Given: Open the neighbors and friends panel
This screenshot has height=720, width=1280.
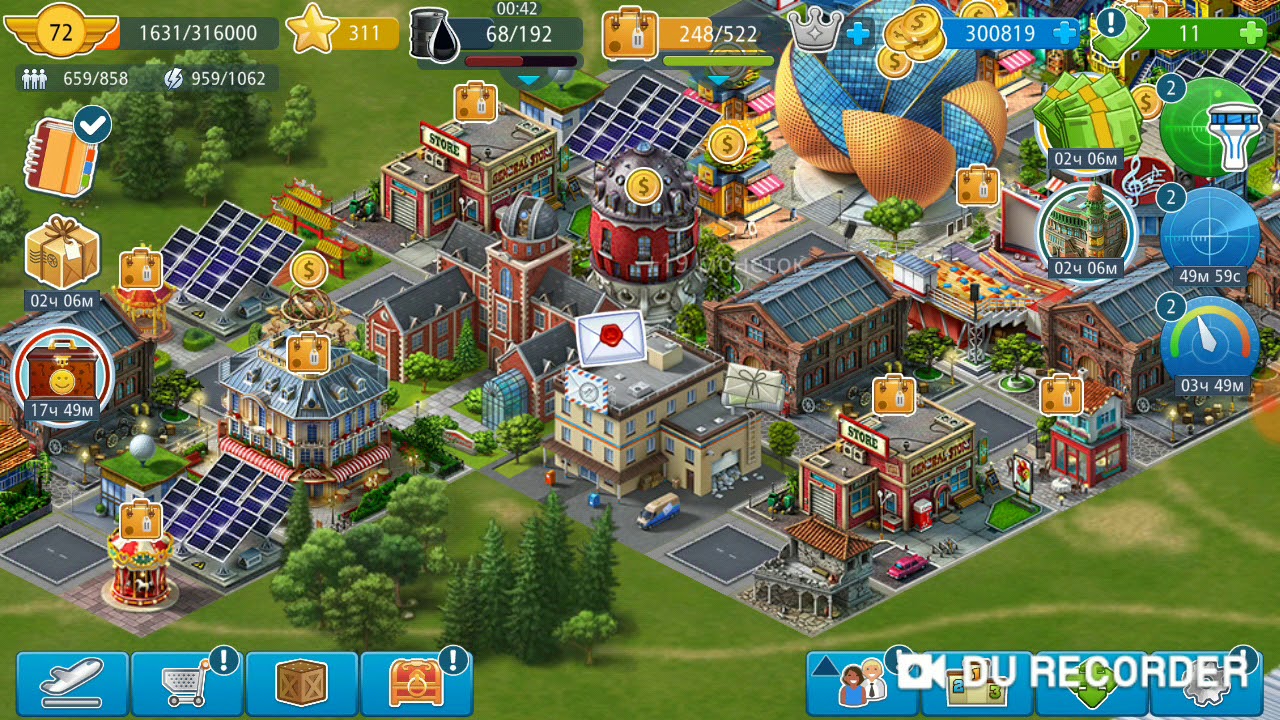Looking at the screenshot, I should [x=860, y=684].
